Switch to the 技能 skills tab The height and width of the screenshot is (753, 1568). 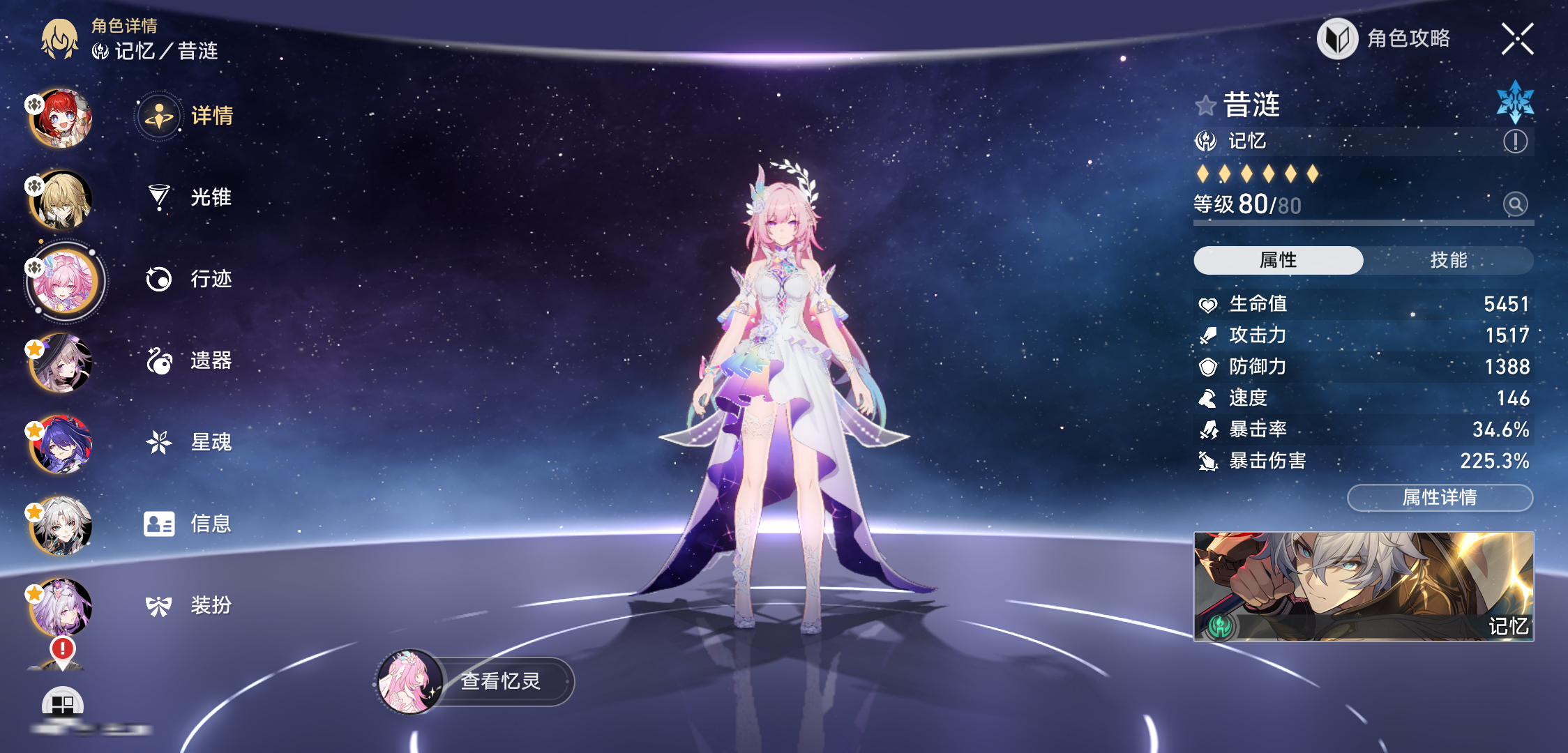pyautogui.click(x=1448, y=260)
